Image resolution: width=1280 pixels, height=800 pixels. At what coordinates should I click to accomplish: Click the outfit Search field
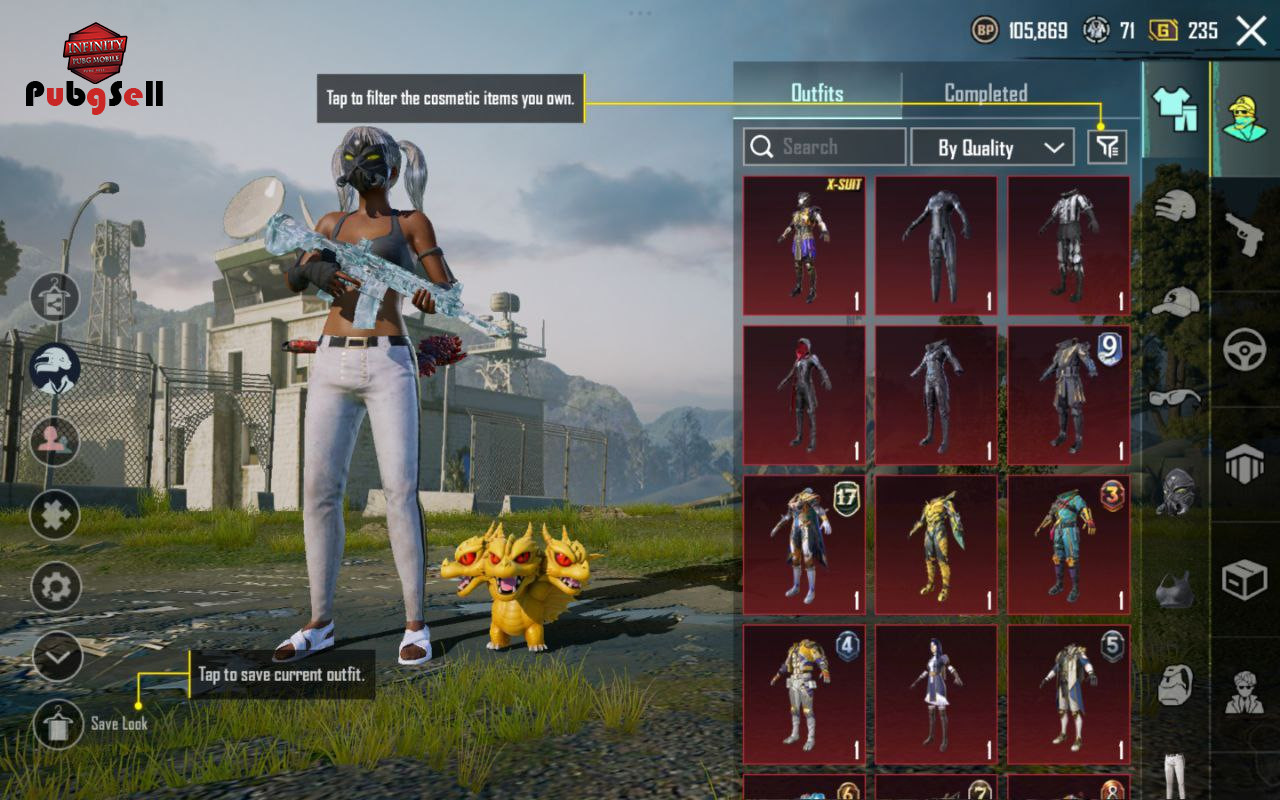pos(824,147)
